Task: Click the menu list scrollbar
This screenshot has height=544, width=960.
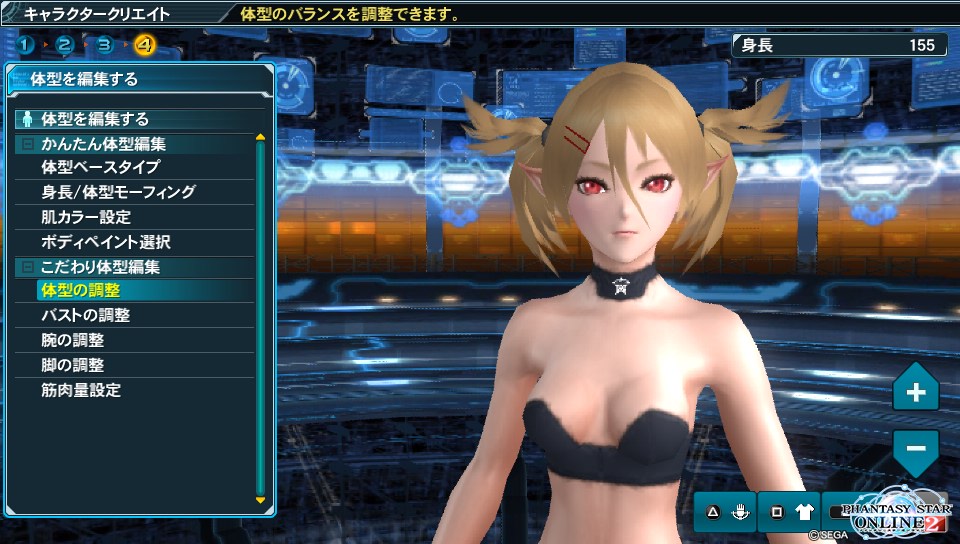Action: coord(260,320)
